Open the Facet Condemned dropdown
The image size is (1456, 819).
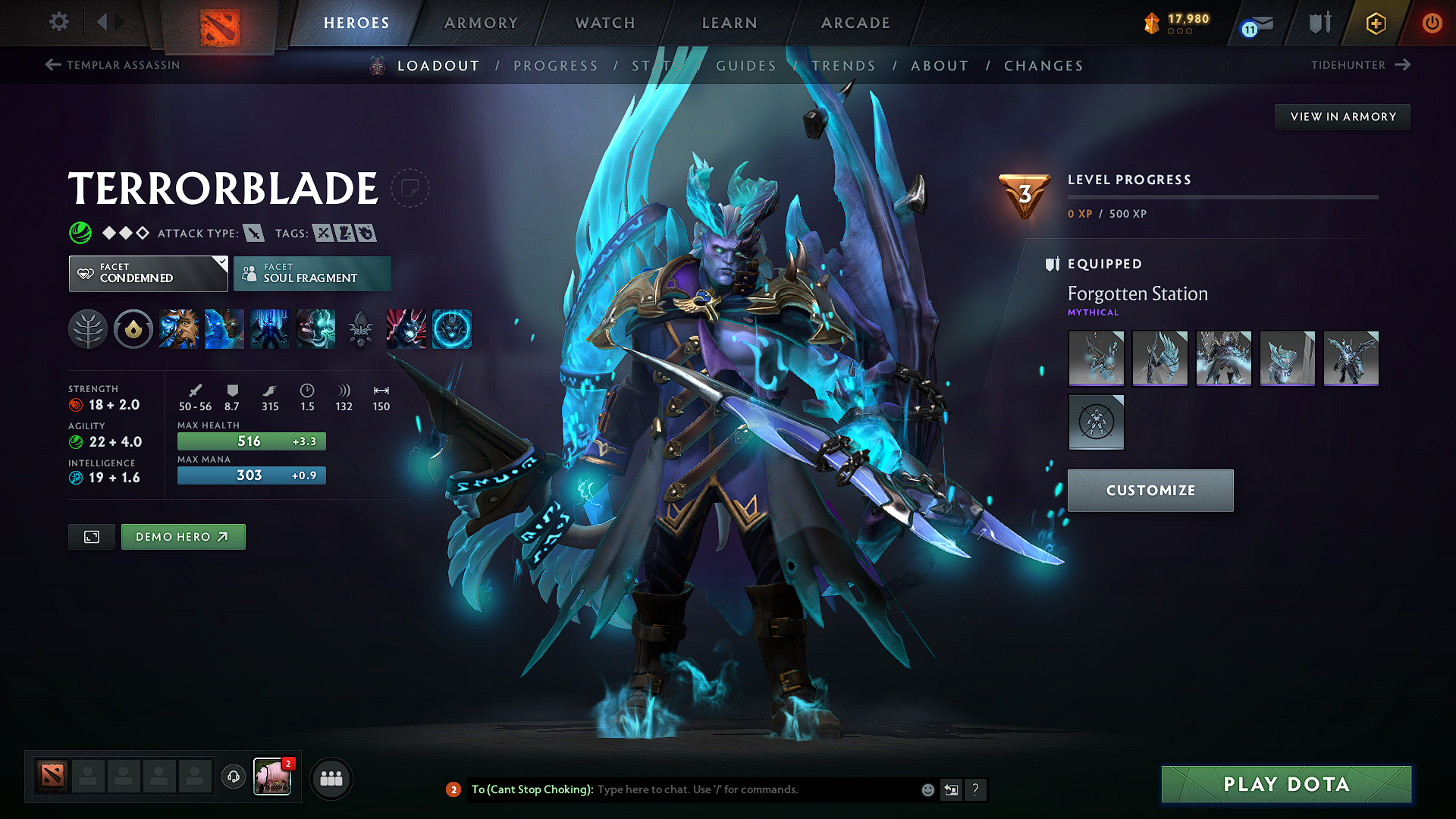tap(148, 273)
